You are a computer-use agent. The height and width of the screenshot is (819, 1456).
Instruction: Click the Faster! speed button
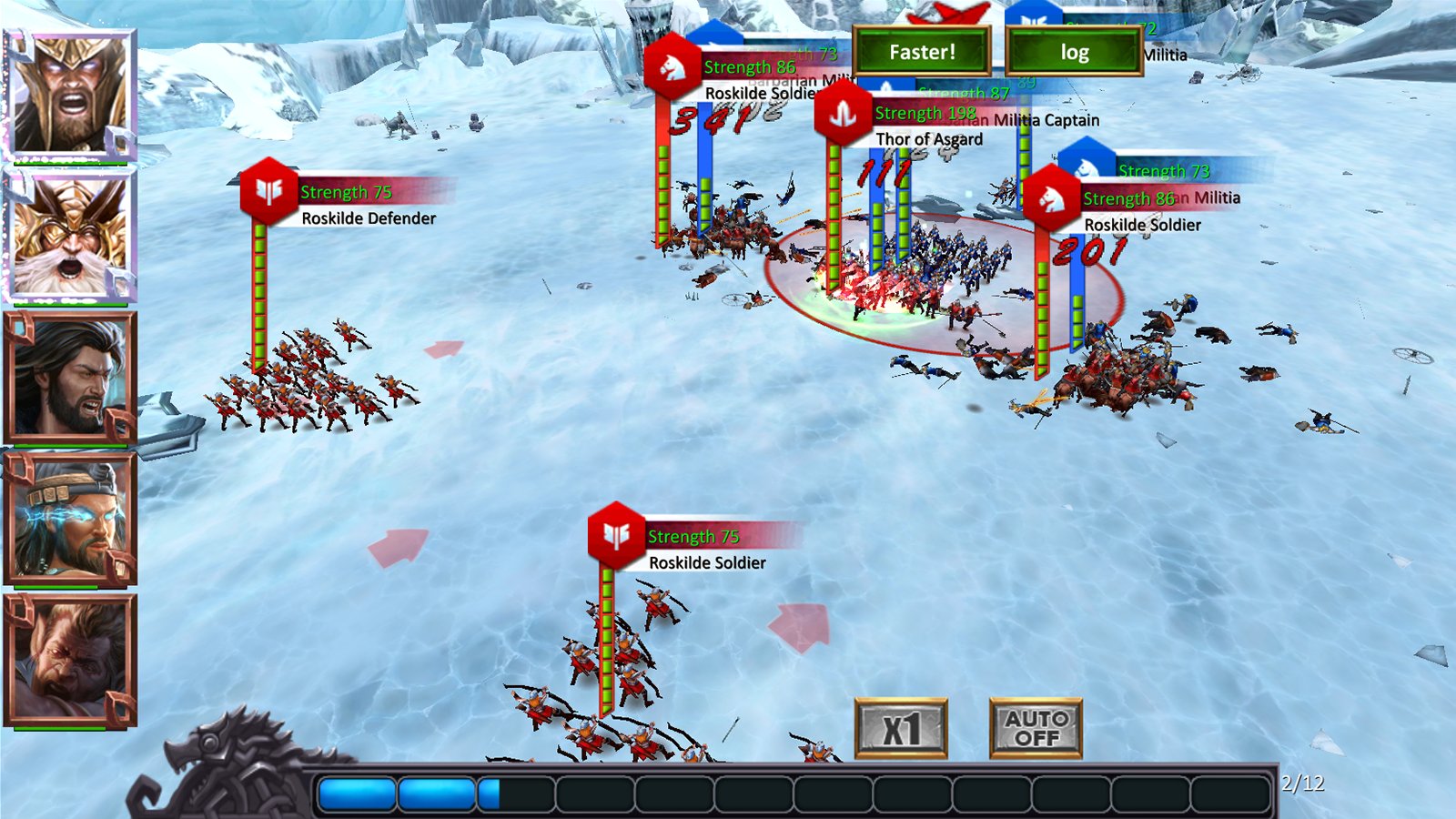click(x=922, y=52)
